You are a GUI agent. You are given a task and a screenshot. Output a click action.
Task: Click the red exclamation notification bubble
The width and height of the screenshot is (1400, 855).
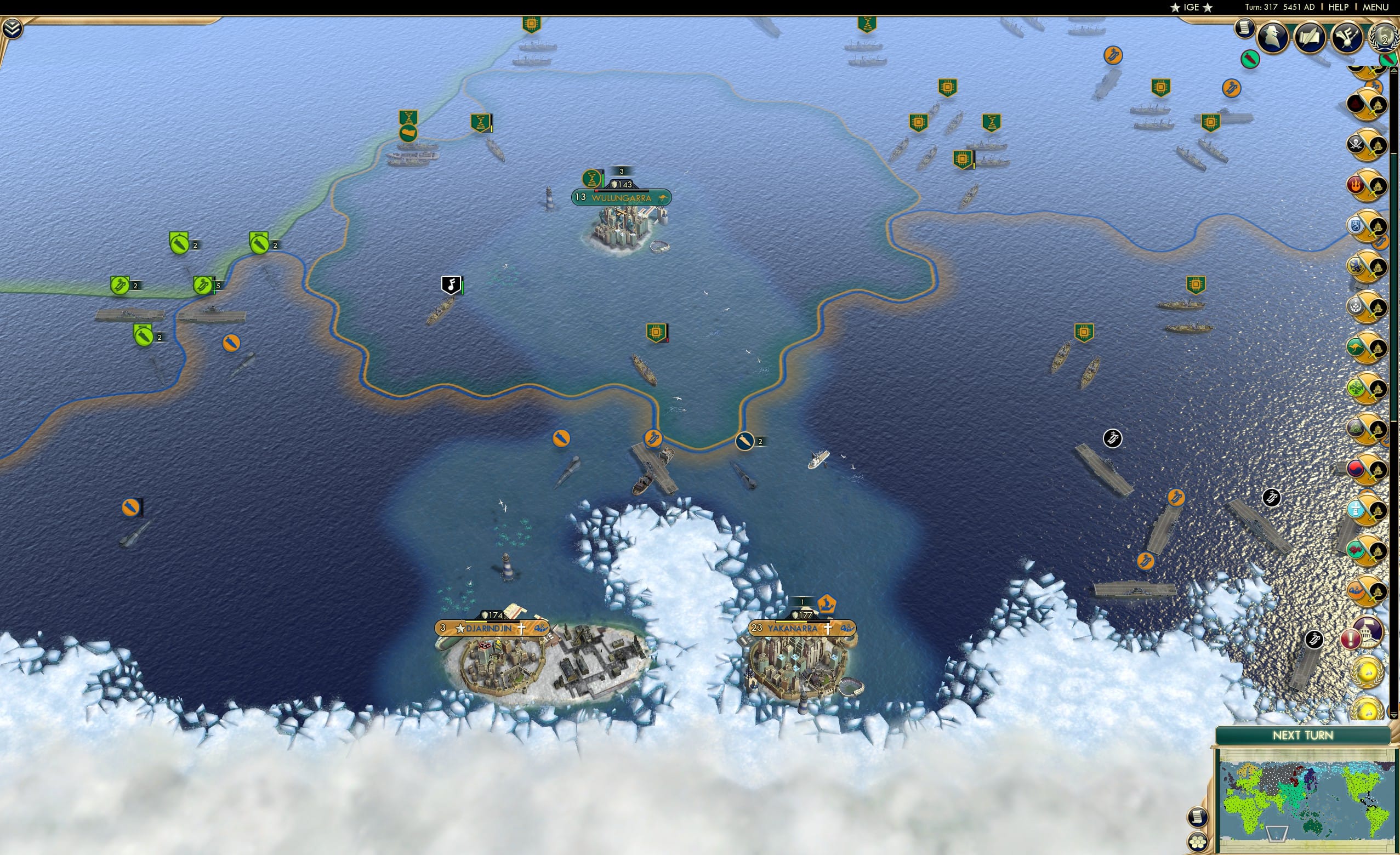[1351, 640]
